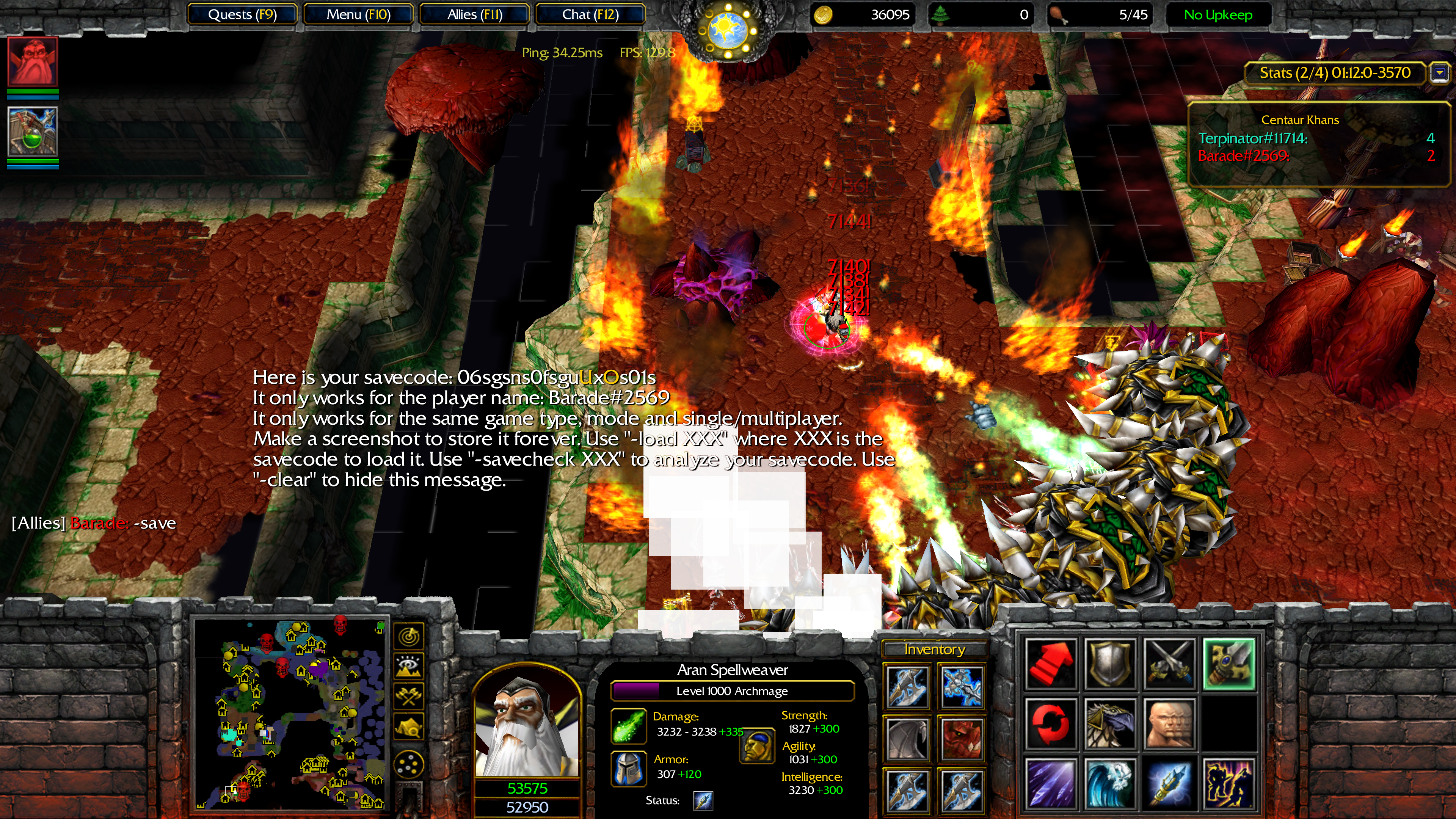Screen dimensions: 1456x819
Task: Toggle creep camp display tent button
Action: tap(409, 726)
